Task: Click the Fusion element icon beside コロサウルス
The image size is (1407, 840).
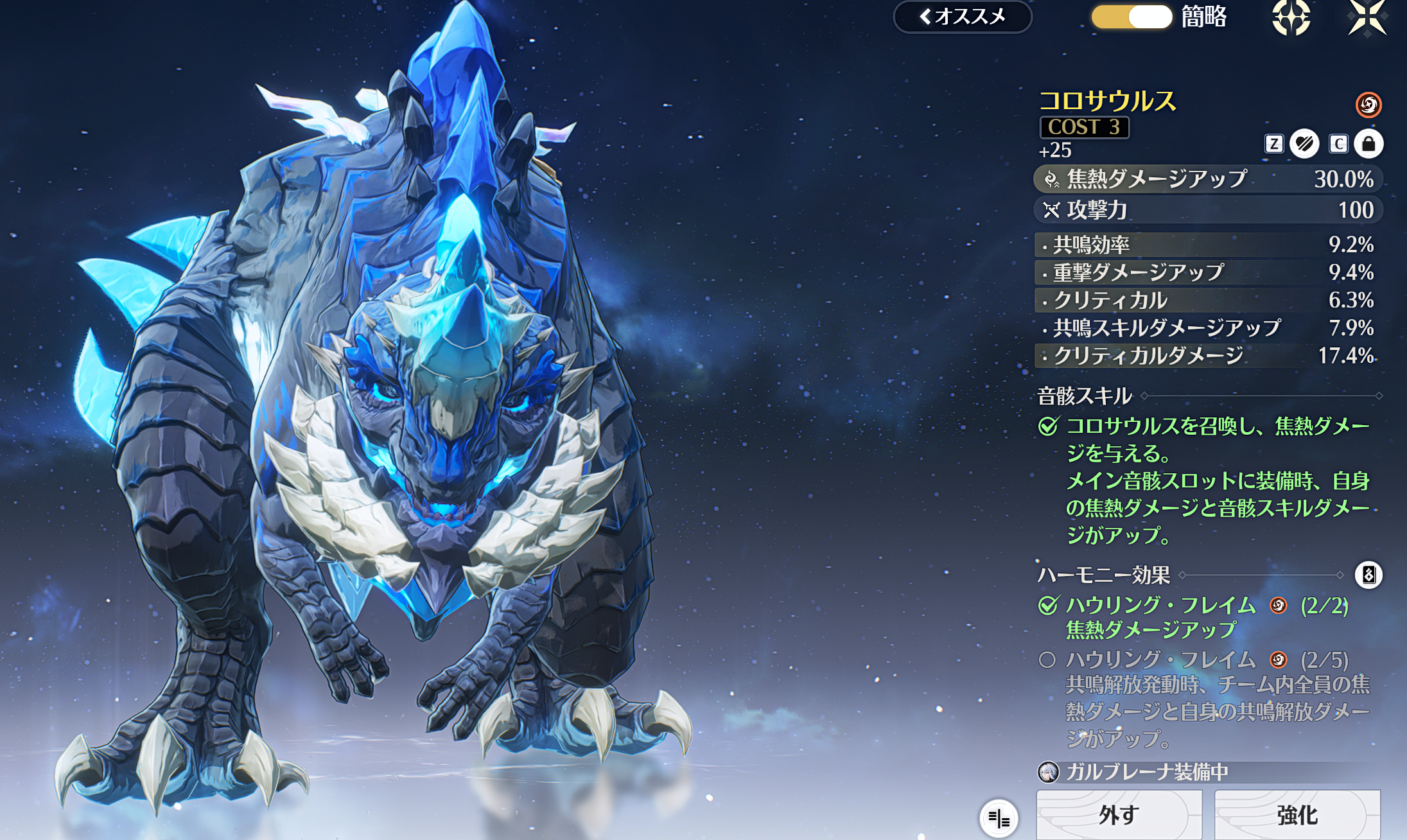Action: (x=1368, y=104)
